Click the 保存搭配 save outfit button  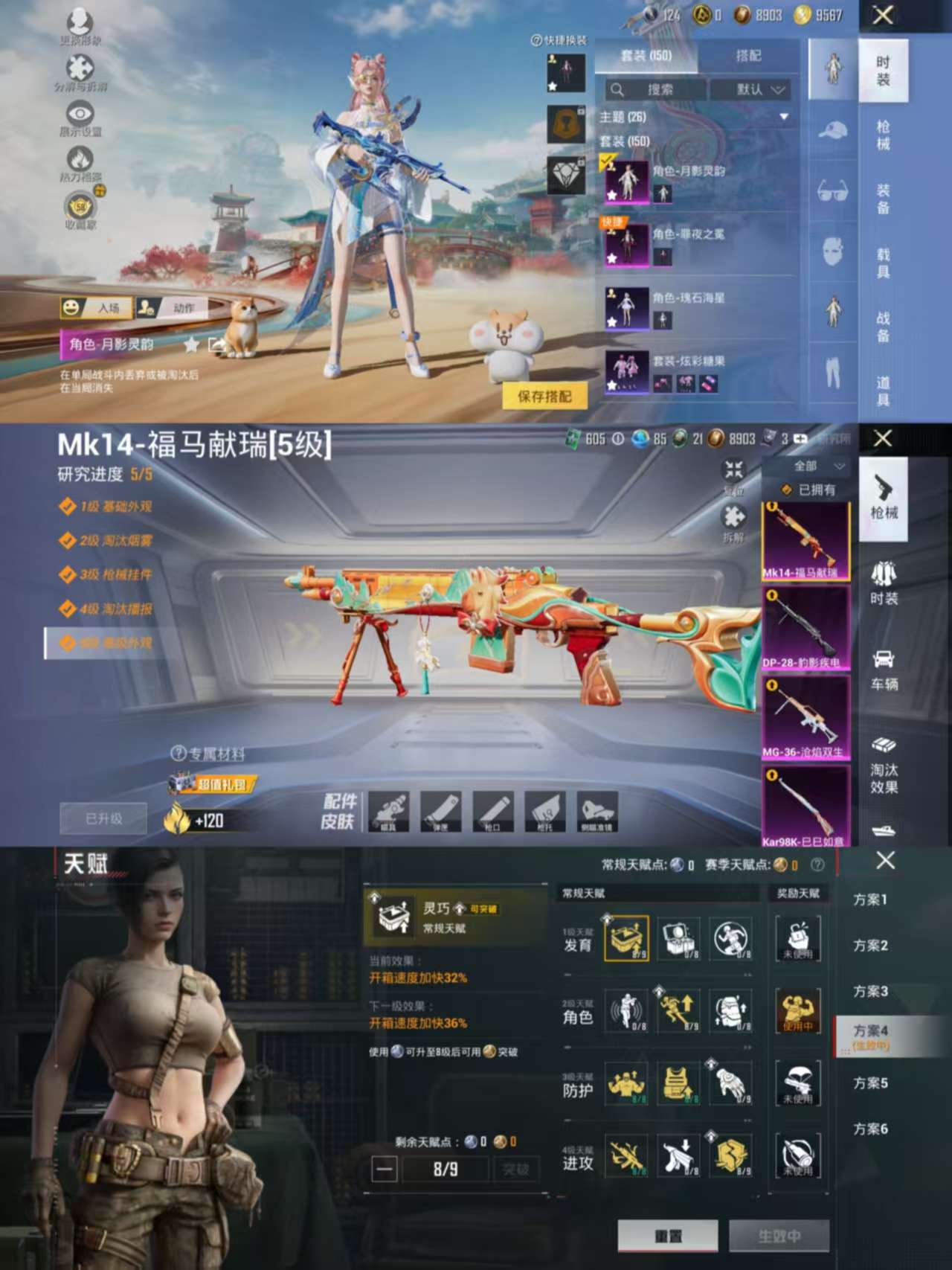[x=544, y=397]
